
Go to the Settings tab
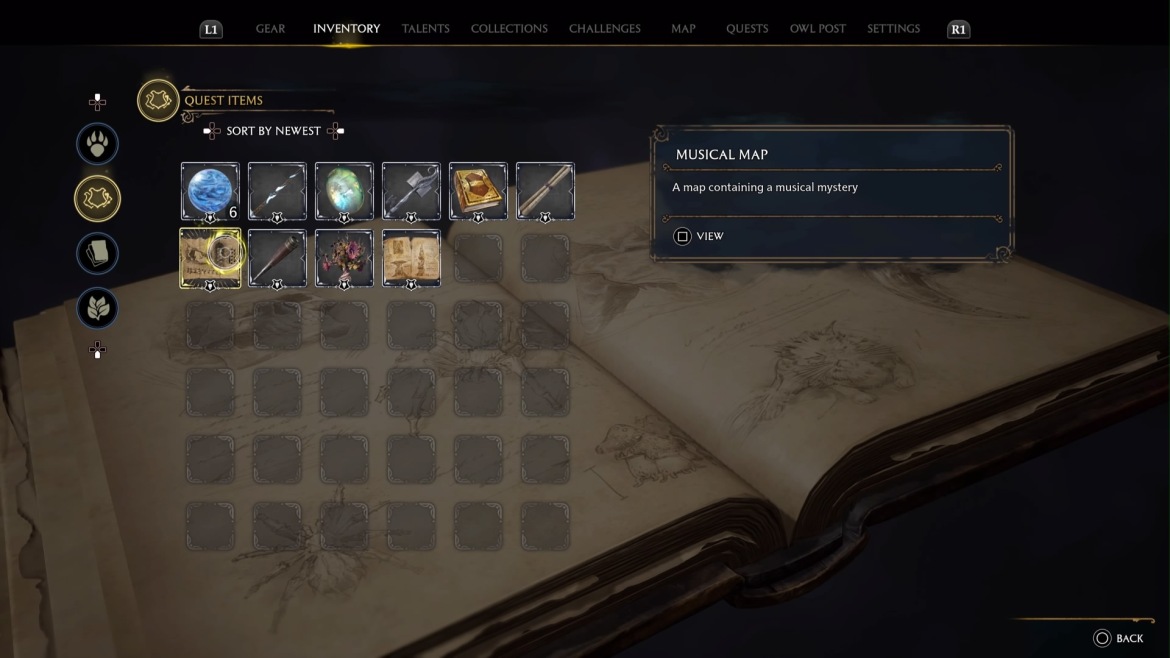click(893, 29)
